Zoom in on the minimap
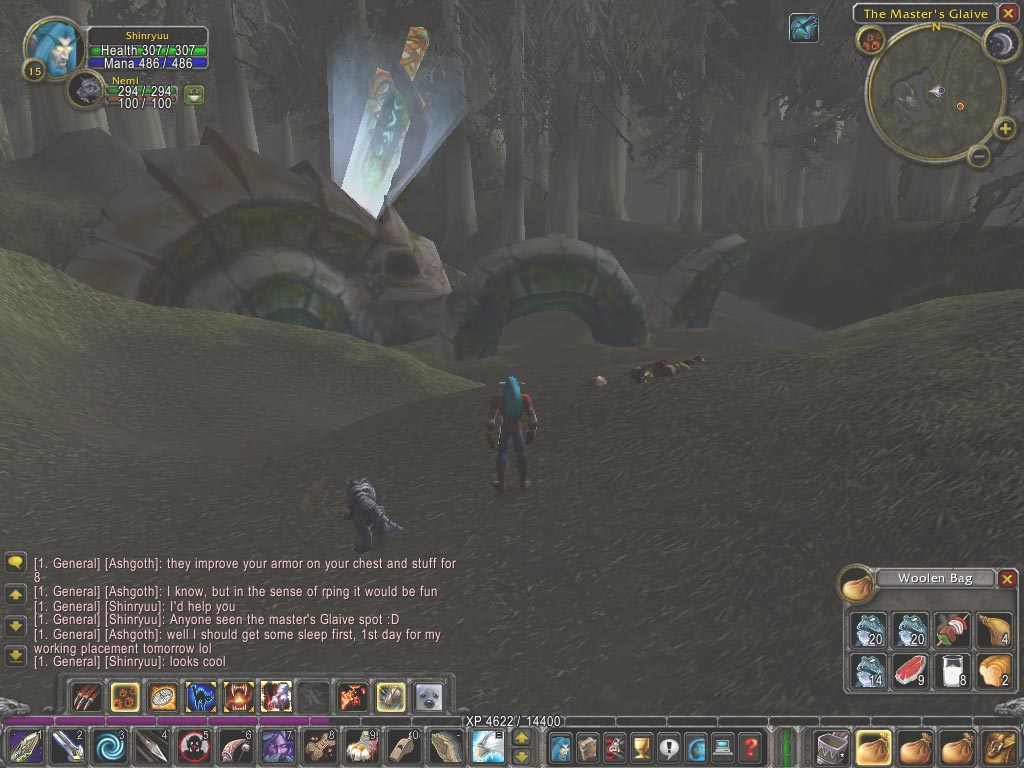Screen dimensions: 1024x768 (x=1004, y=128)
